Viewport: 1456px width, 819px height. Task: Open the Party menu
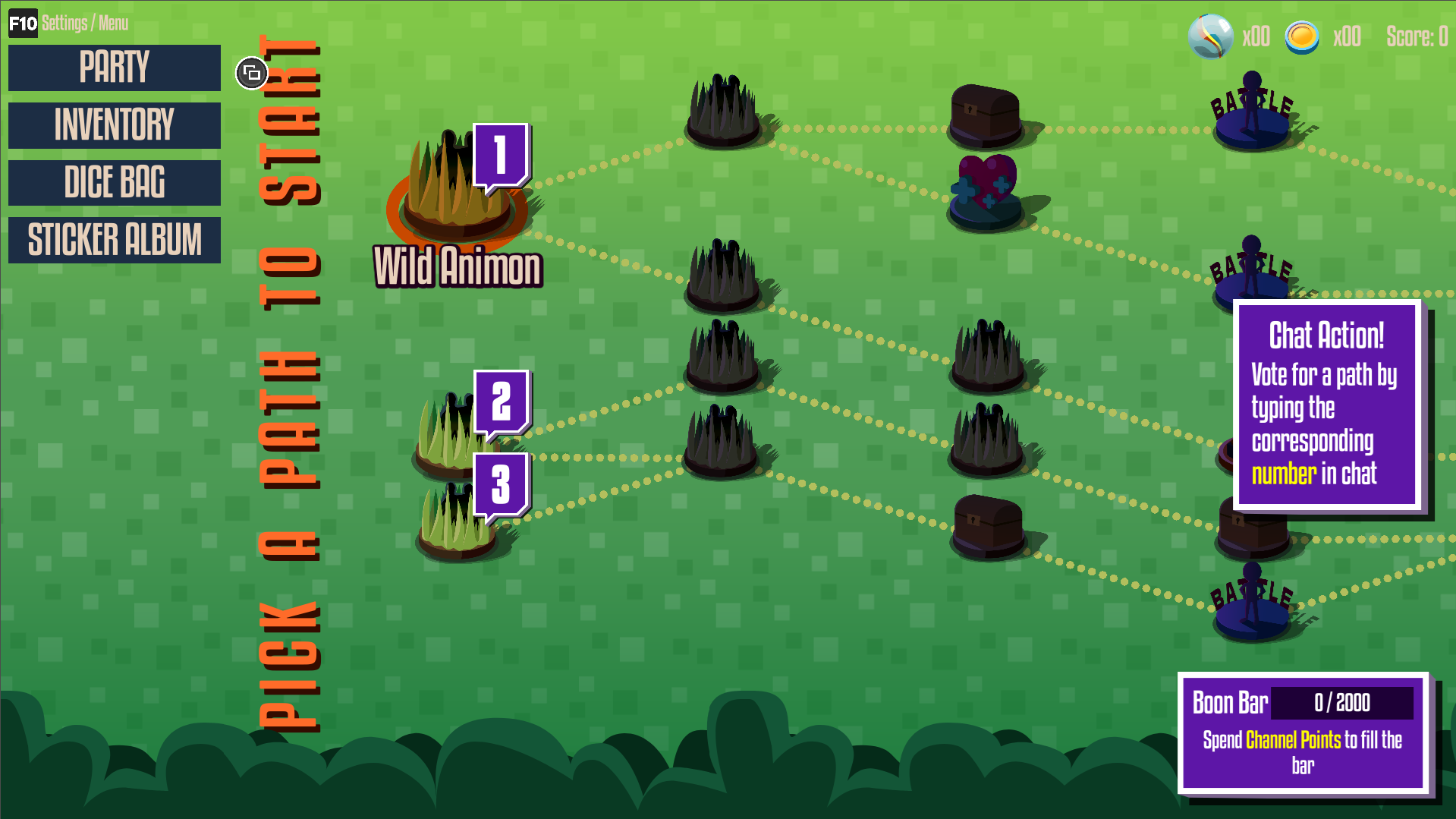point(114,68)
